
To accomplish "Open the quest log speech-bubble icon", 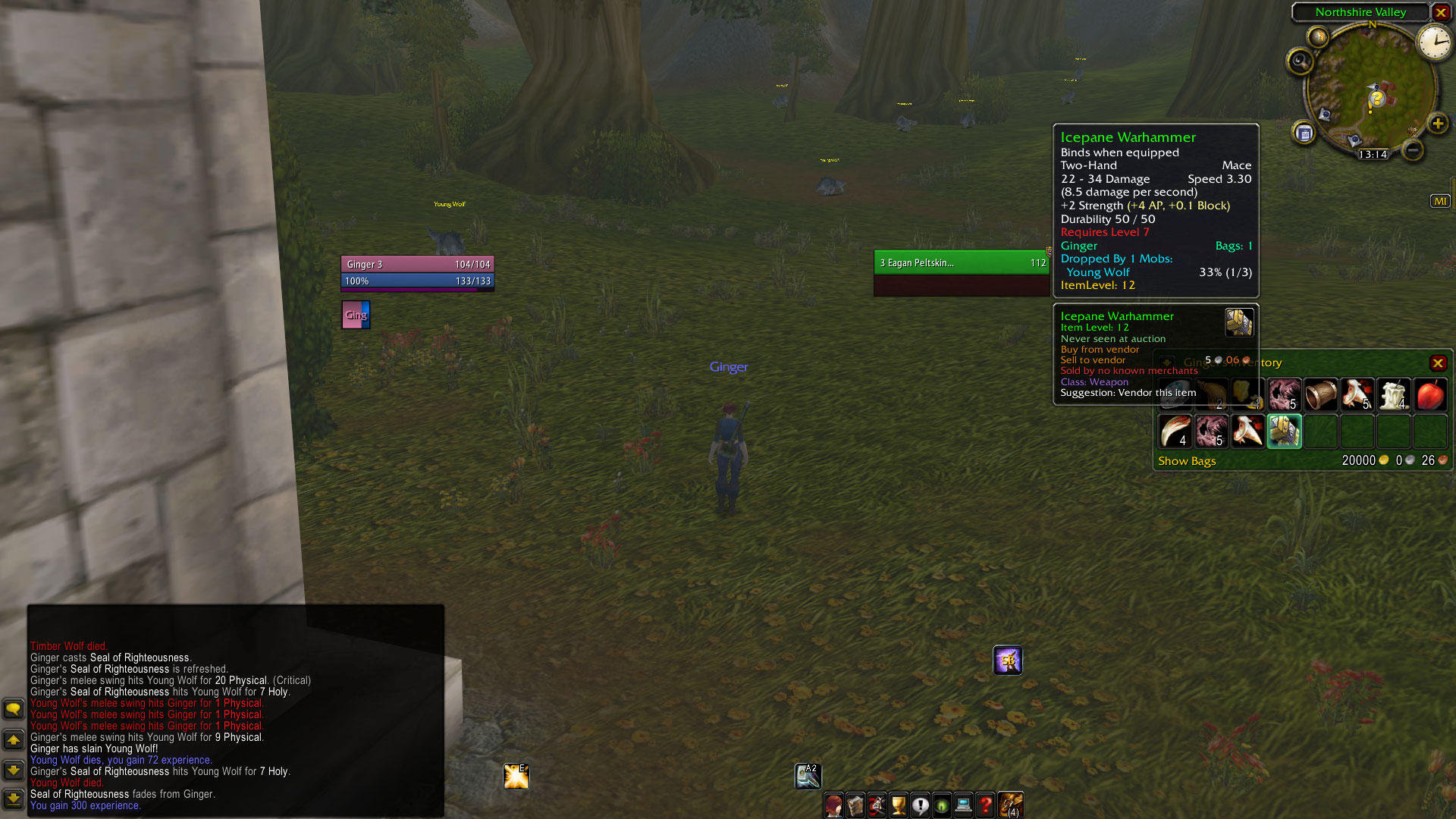I will (921, 805).
